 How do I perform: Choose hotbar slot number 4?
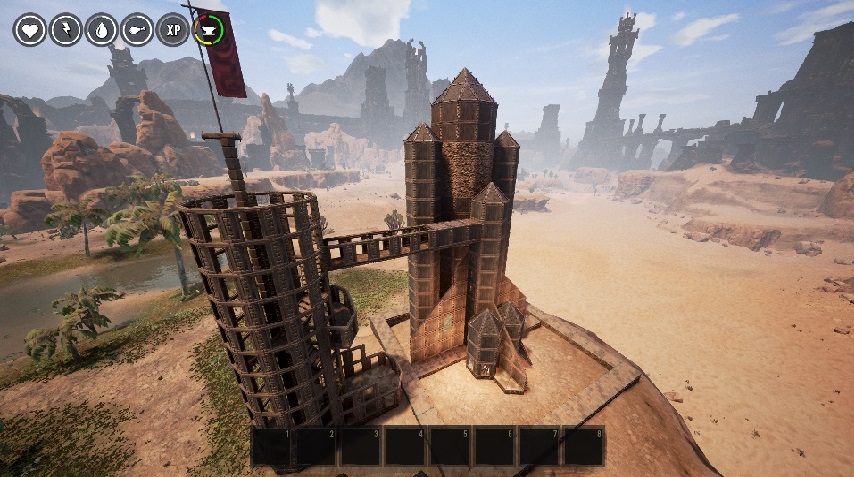click(405, 446)
